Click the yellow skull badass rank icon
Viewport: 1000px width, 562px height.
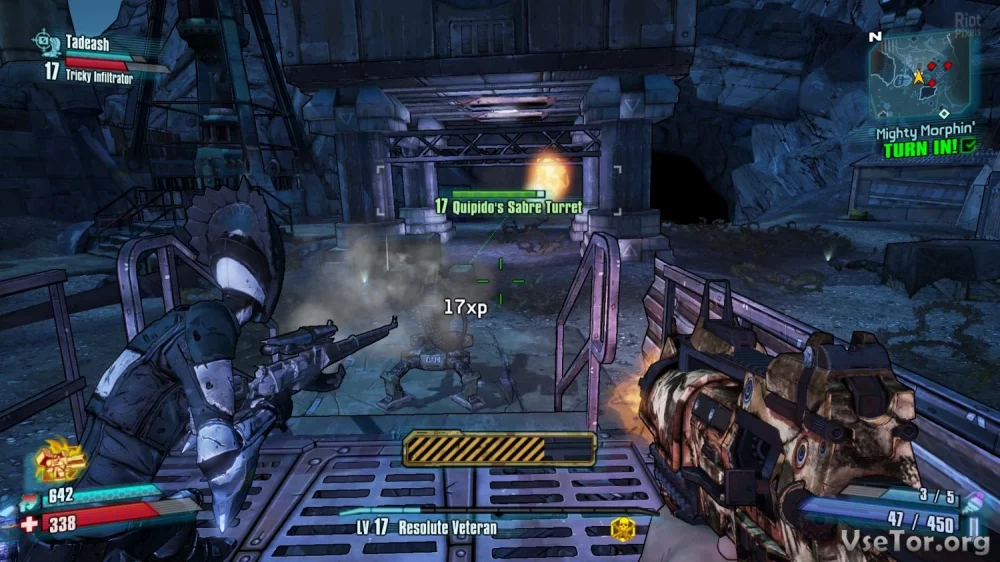point(622,529)
